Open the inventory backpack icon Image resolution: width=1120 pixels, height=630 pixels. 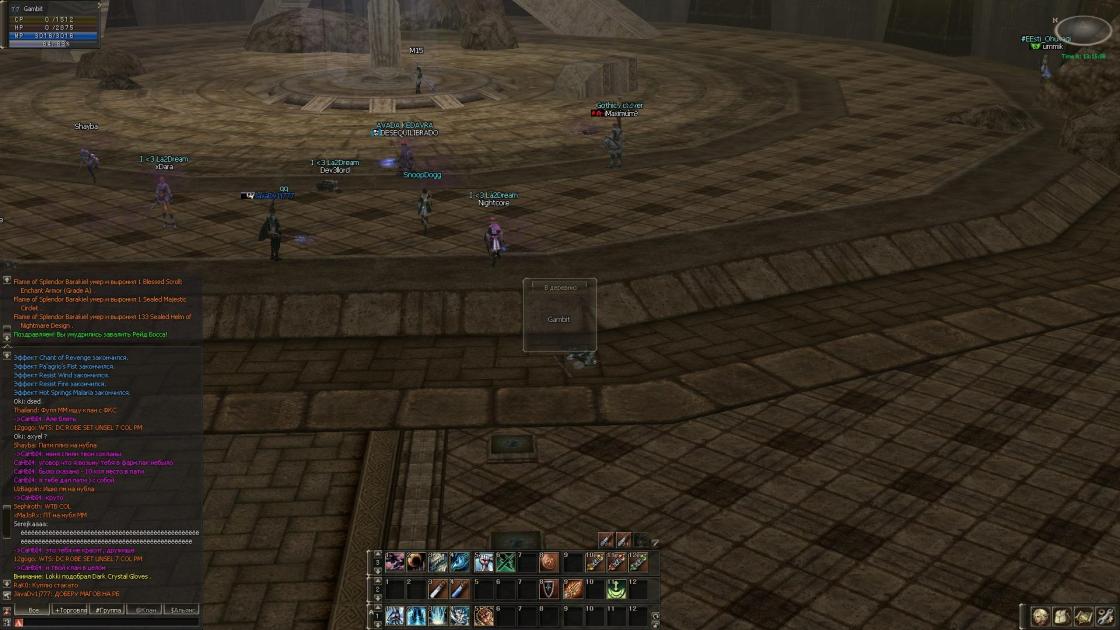(x=1061, y=617)
